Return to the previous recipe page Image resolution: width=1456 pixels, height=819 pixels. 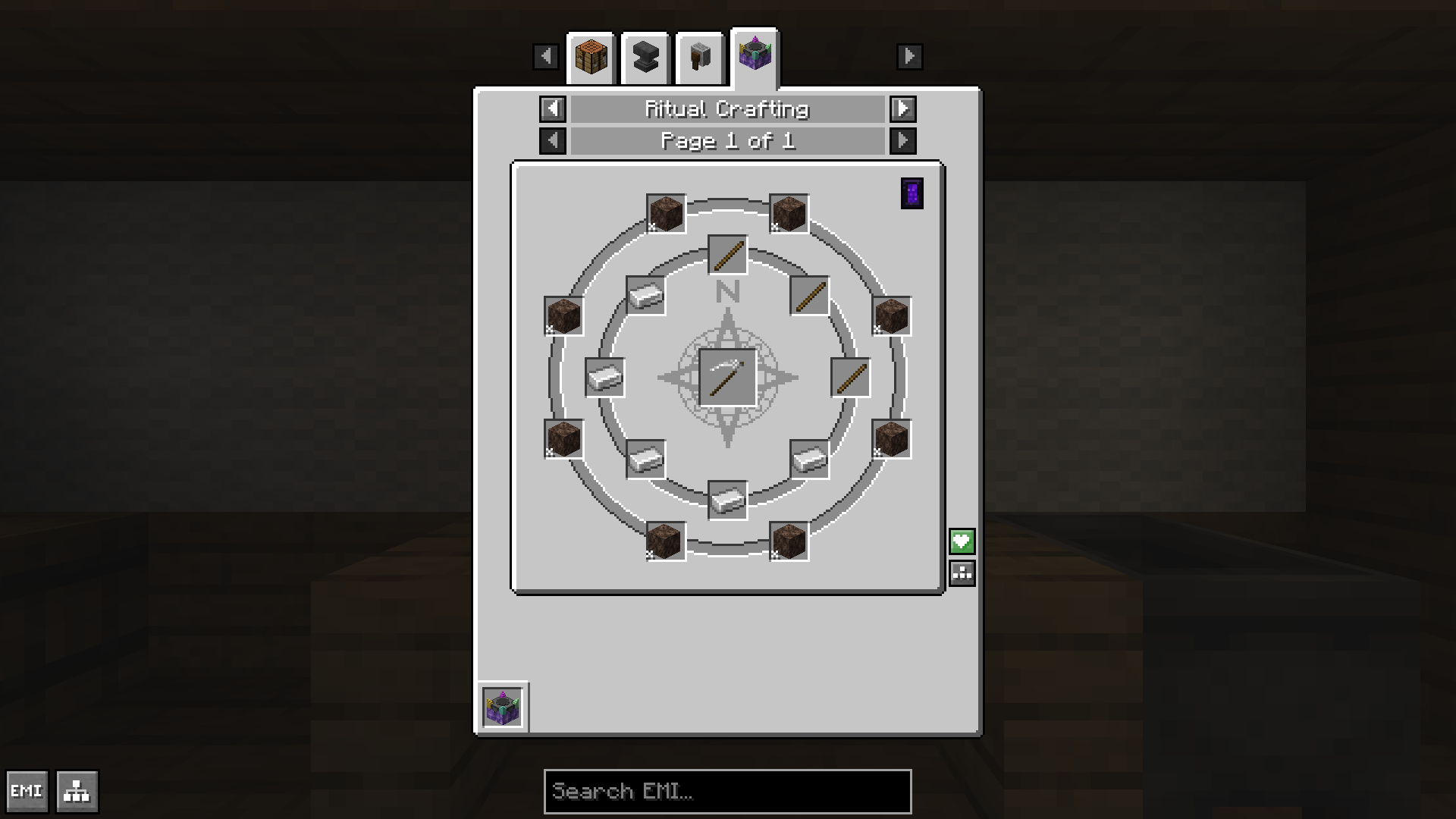[553, 141]
